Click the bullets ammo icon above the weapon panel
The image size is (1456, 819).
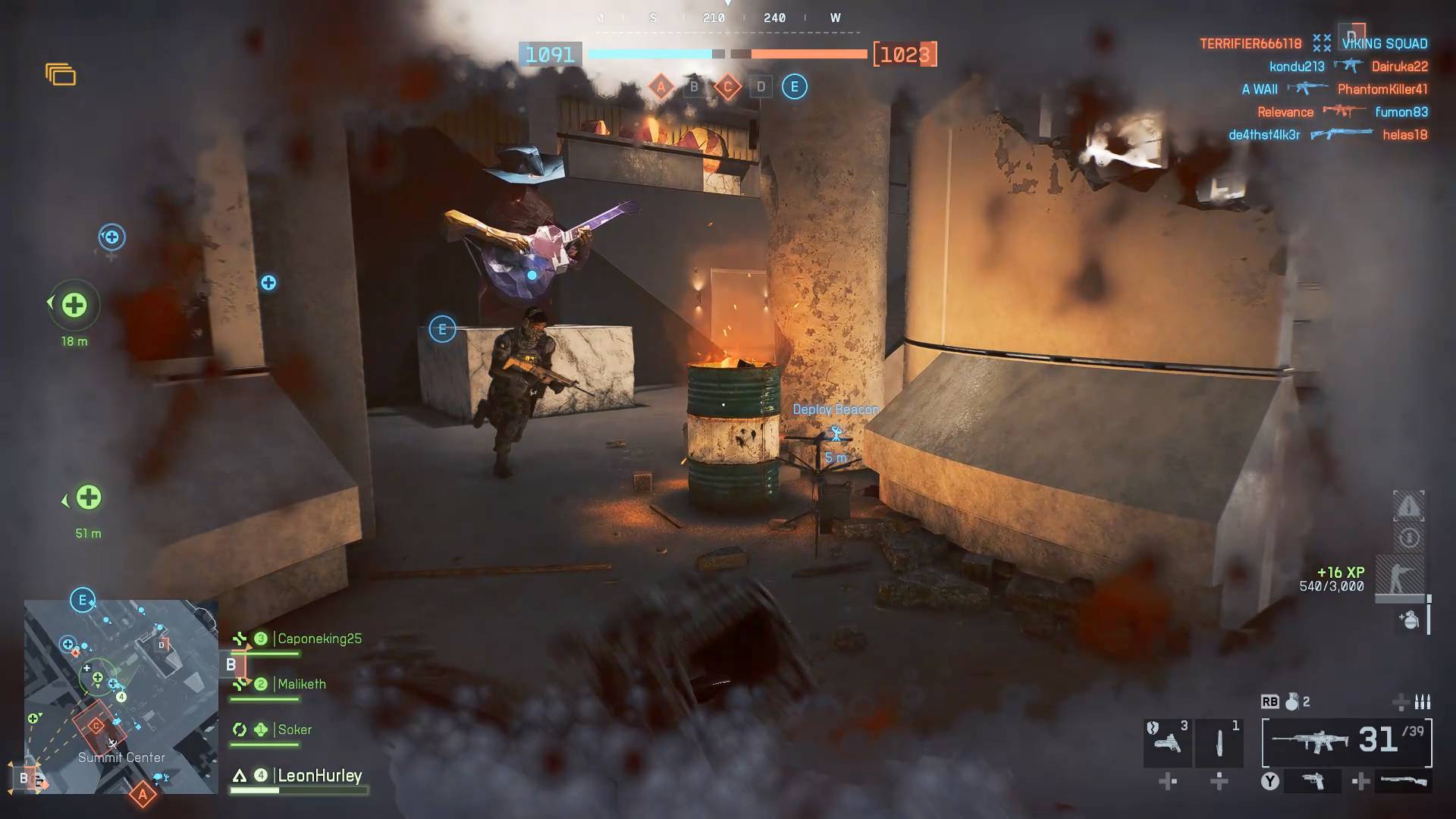tap(1422, 702)
